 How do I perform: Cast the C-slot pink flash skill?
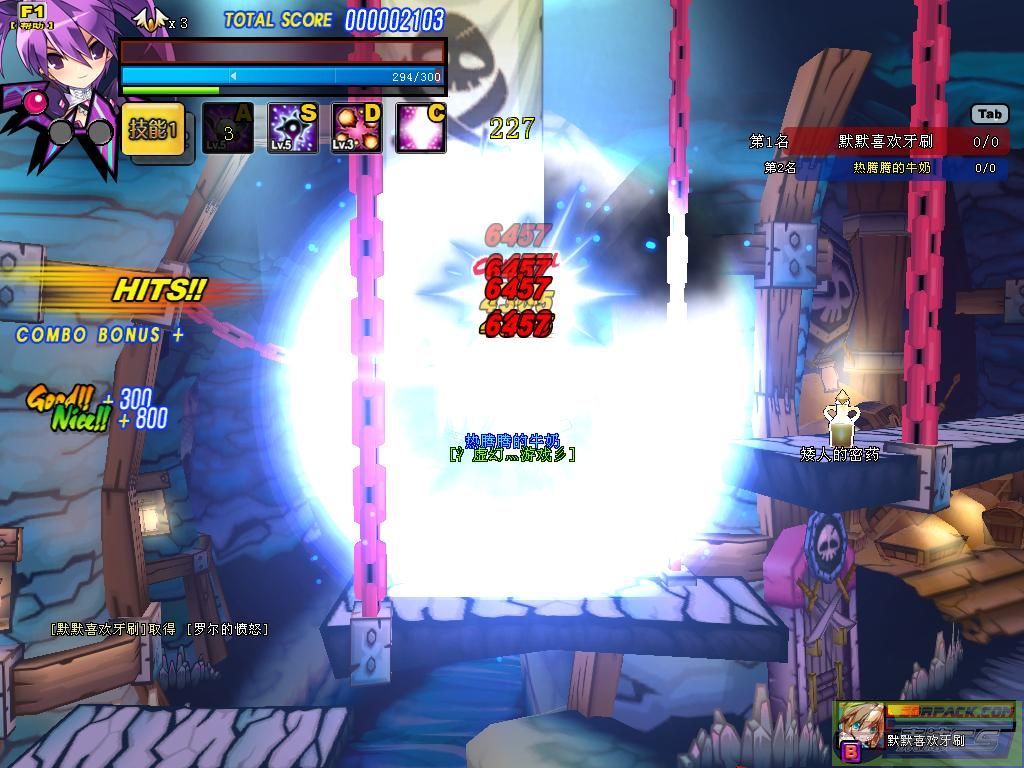420,129
